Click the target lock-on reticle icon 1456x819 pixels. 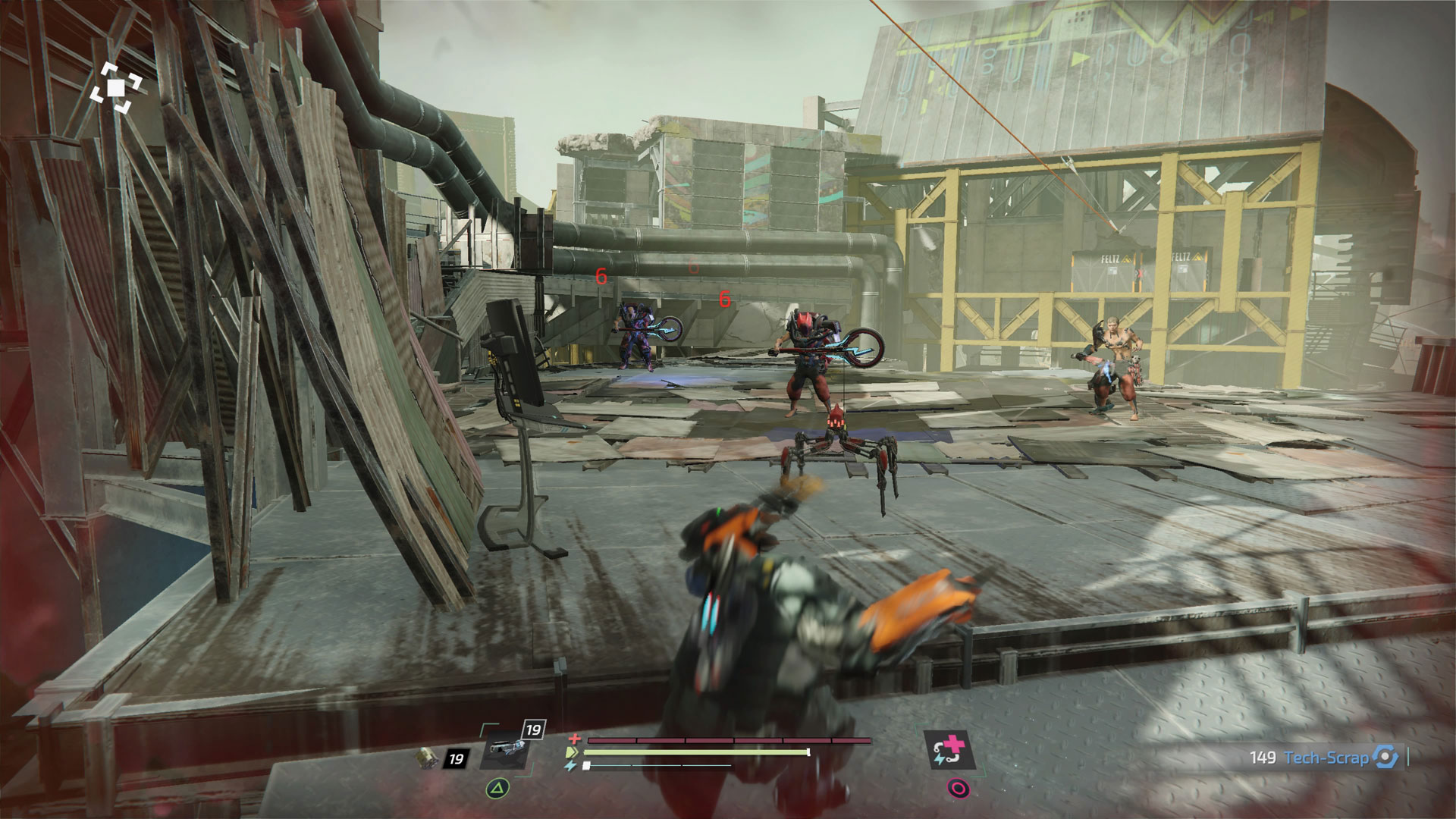[x=115, y=88]
